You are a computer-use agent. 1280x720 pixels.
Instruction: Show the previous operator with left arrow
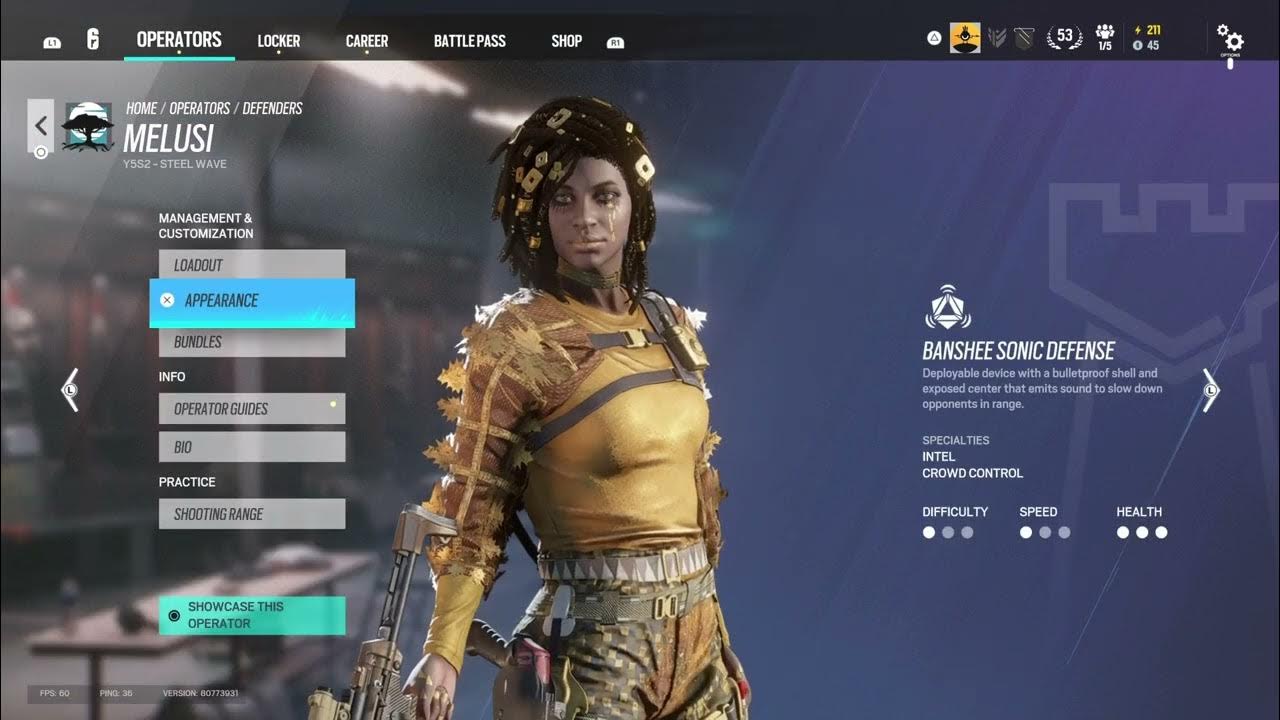tap(70, 389)
